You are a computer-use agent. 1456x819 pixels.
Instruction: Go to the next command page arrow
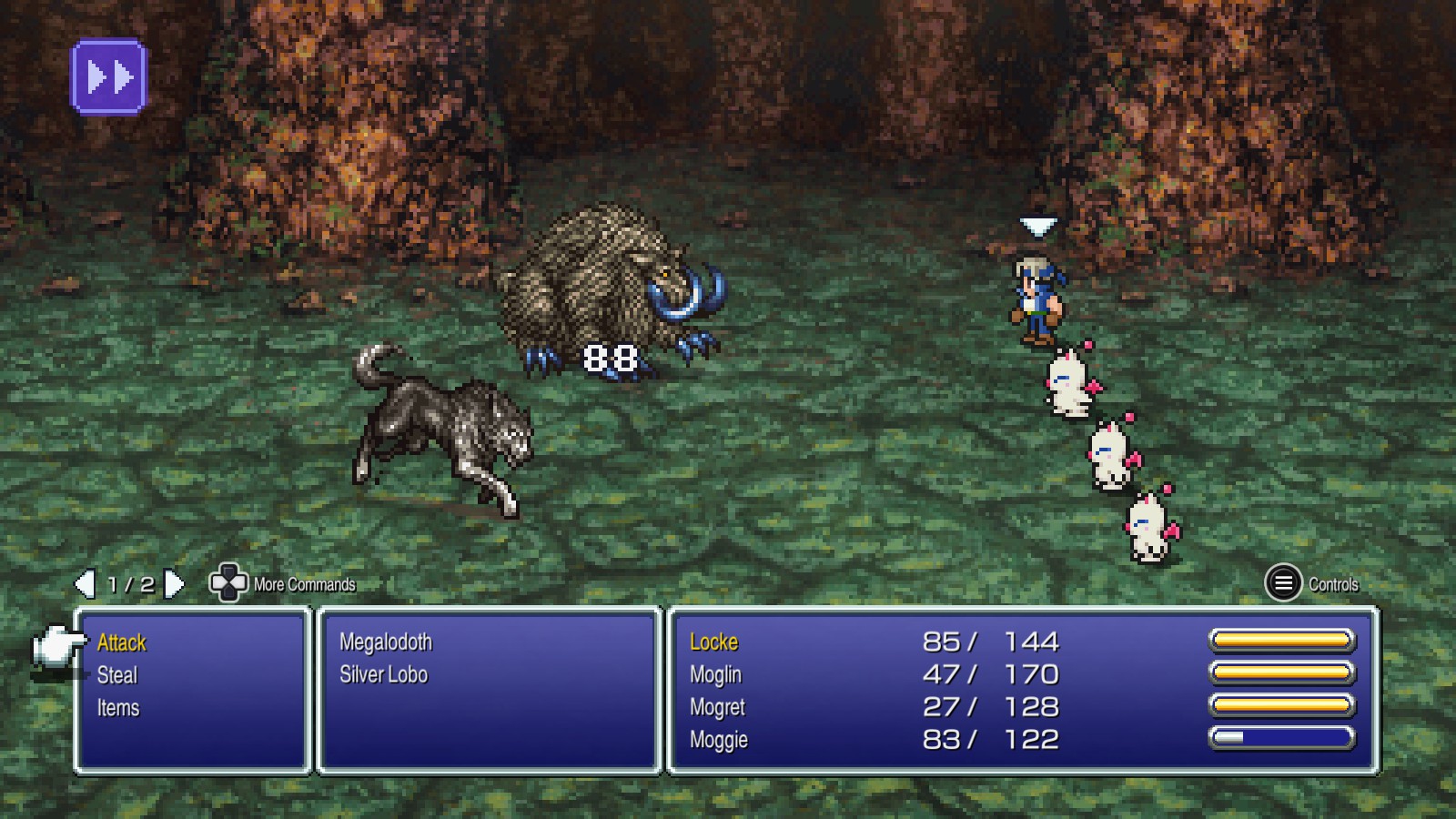pyautogui.click(x=174, y=584)
